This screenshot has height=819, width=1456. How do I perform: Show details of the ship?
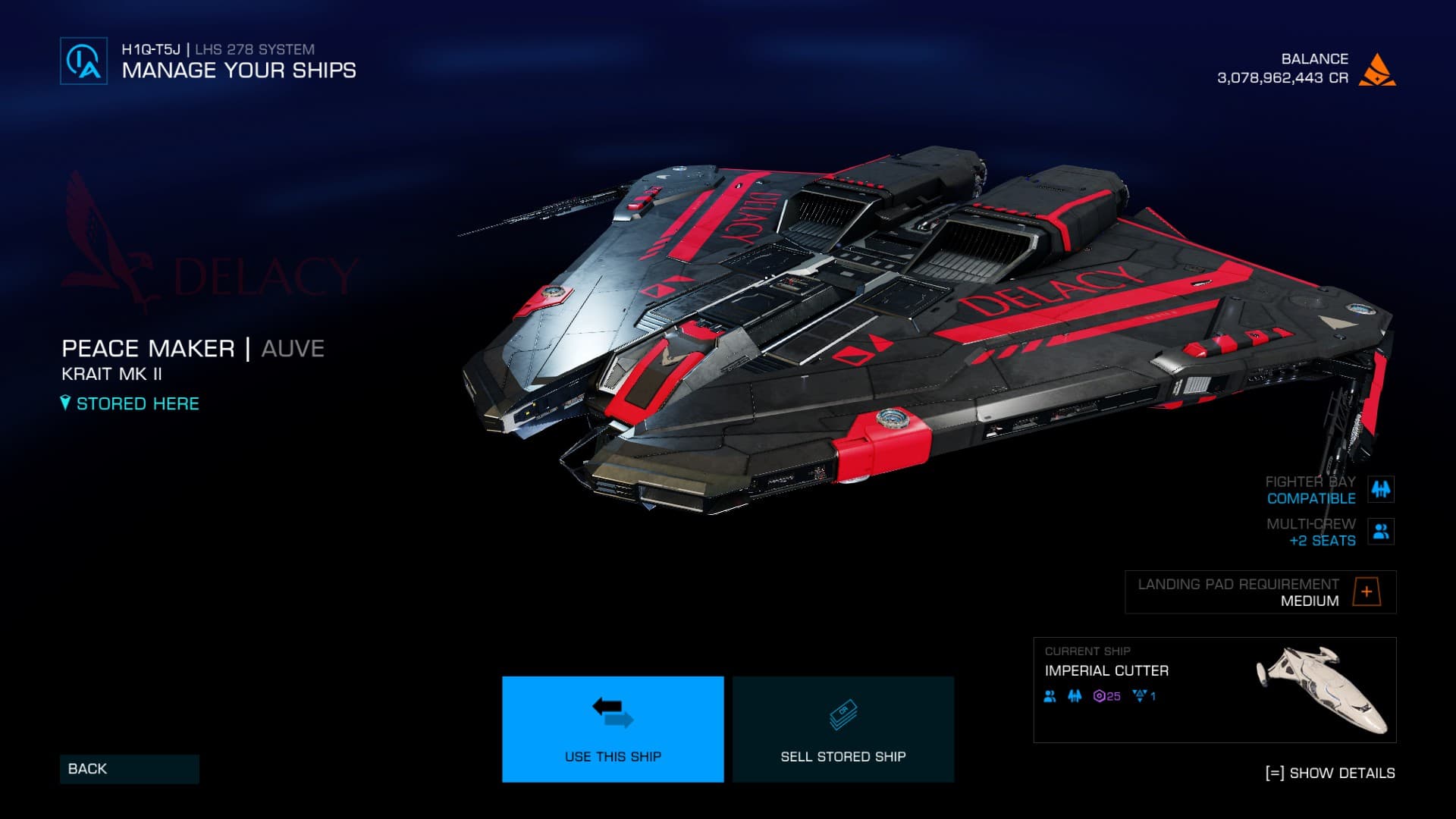[x=1330, y=773]
